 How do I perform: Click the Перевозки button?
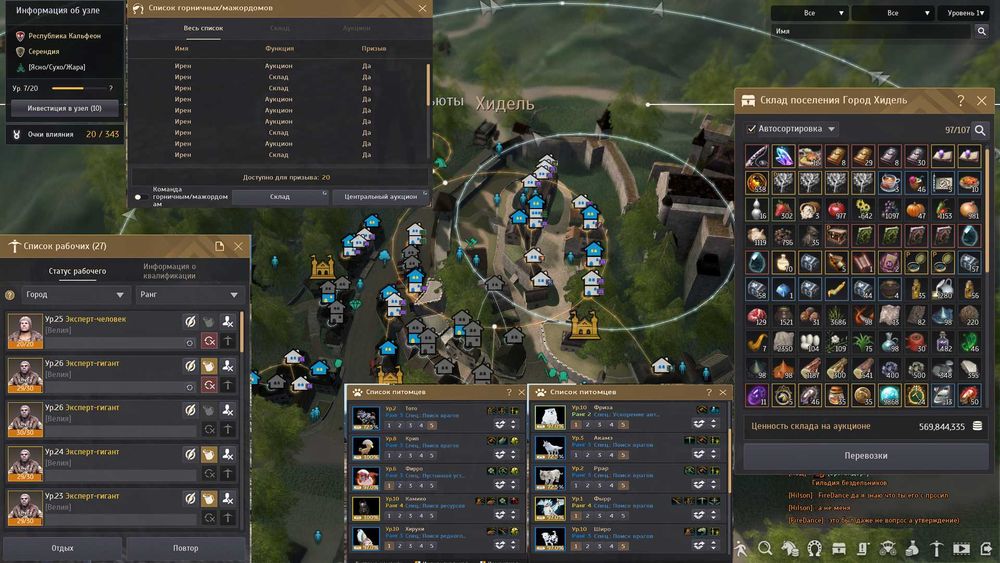coord(866,456)
